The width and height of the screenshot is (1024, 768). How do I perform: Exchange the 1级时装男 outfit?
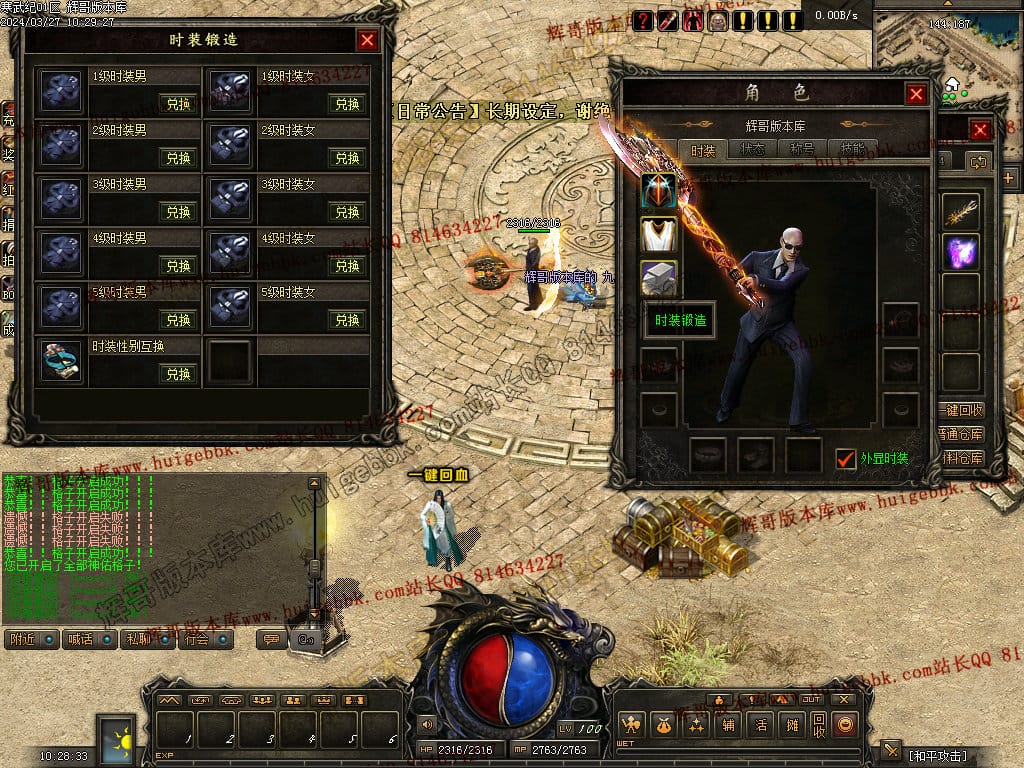(x=178, y=104)
